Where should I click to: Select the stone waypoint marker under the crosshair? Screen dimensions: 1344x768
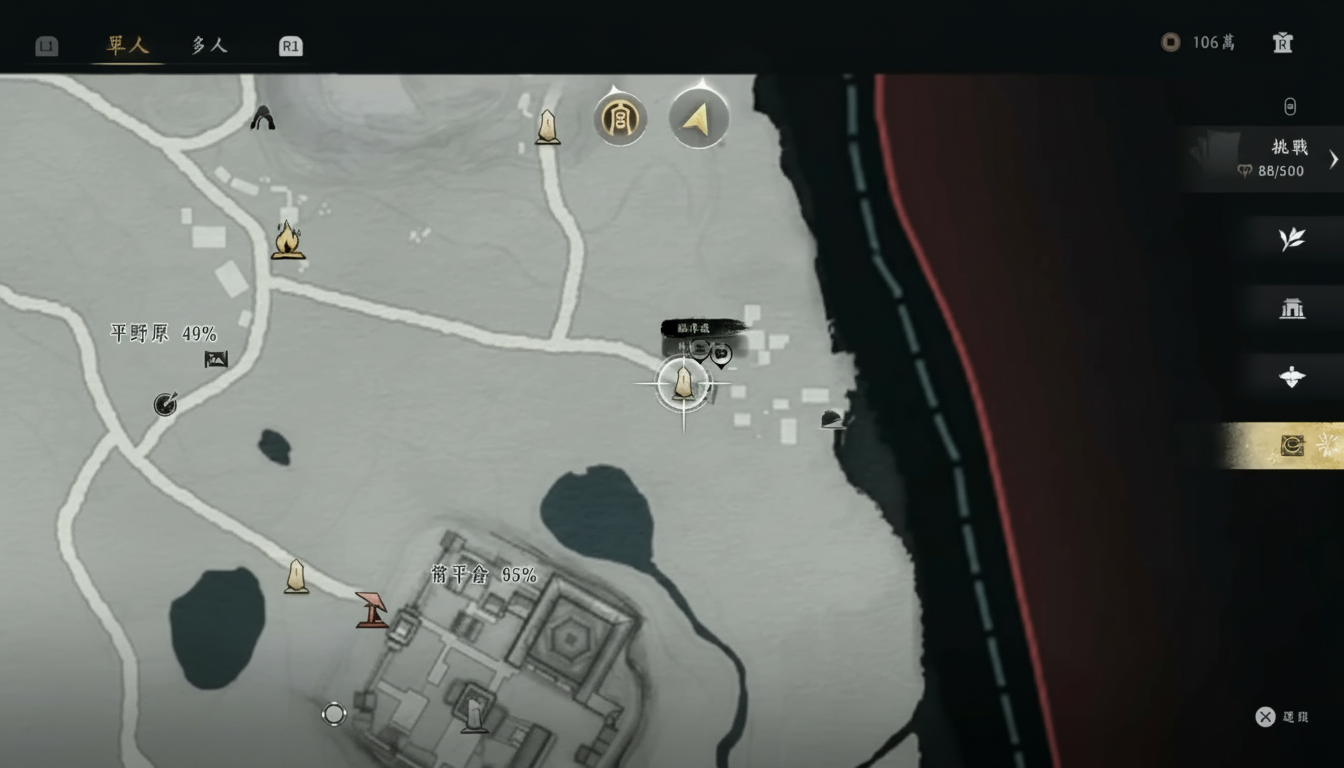click(x=683, y=383)
